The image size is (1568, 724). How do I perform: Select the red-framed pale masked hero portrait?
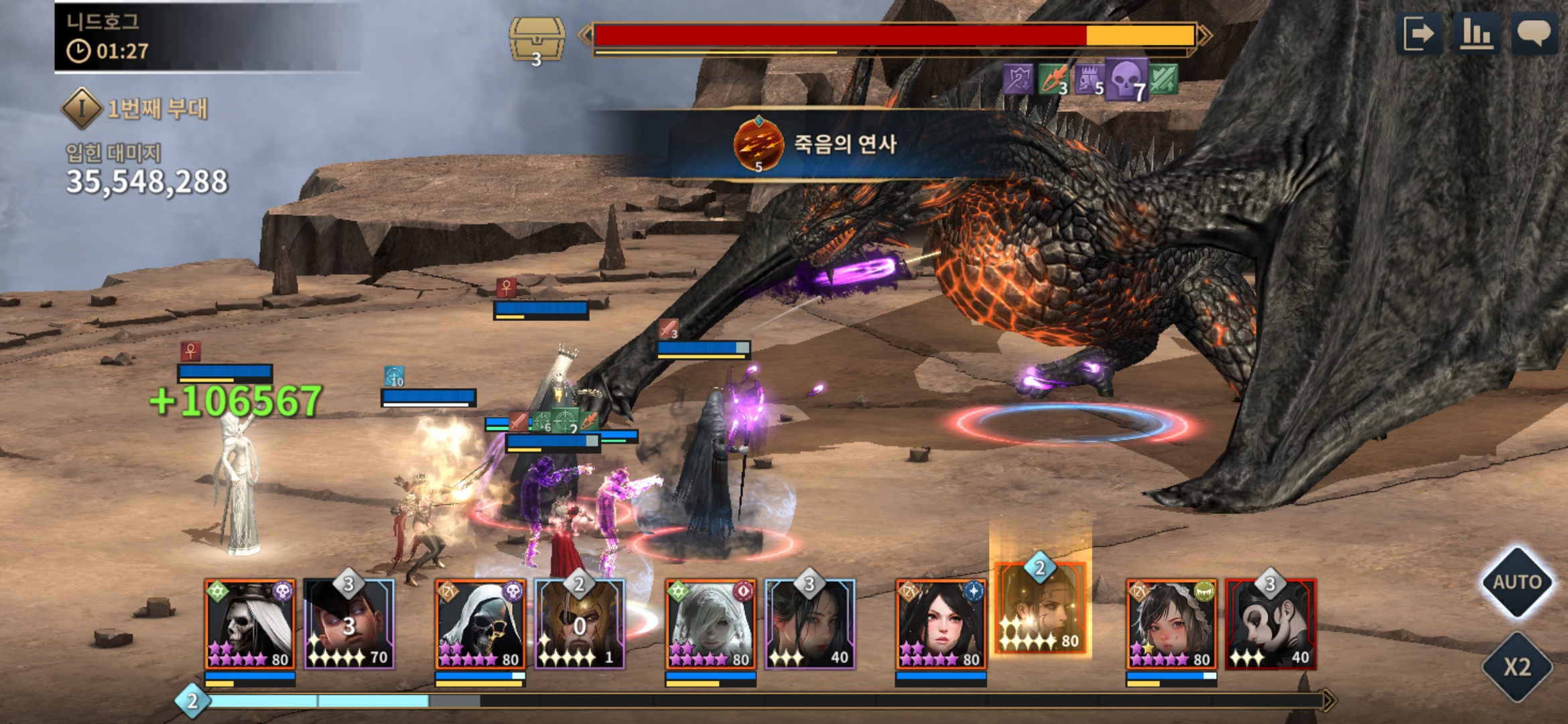1270,624
